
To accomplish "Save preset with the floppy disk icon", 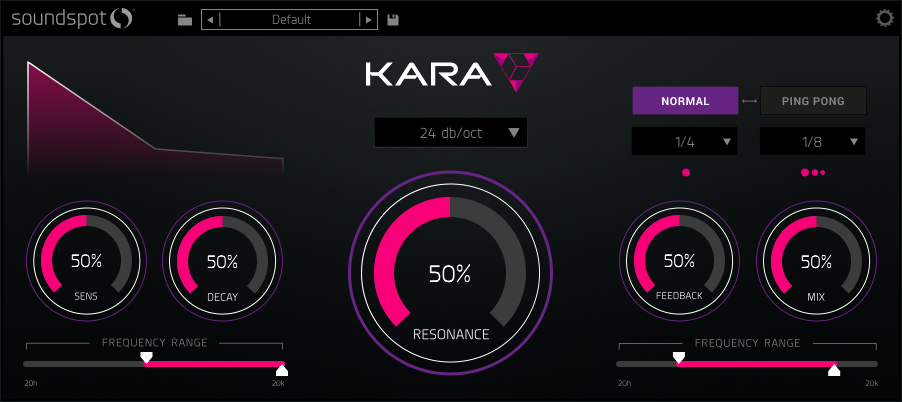I will [x=394, y=19].
